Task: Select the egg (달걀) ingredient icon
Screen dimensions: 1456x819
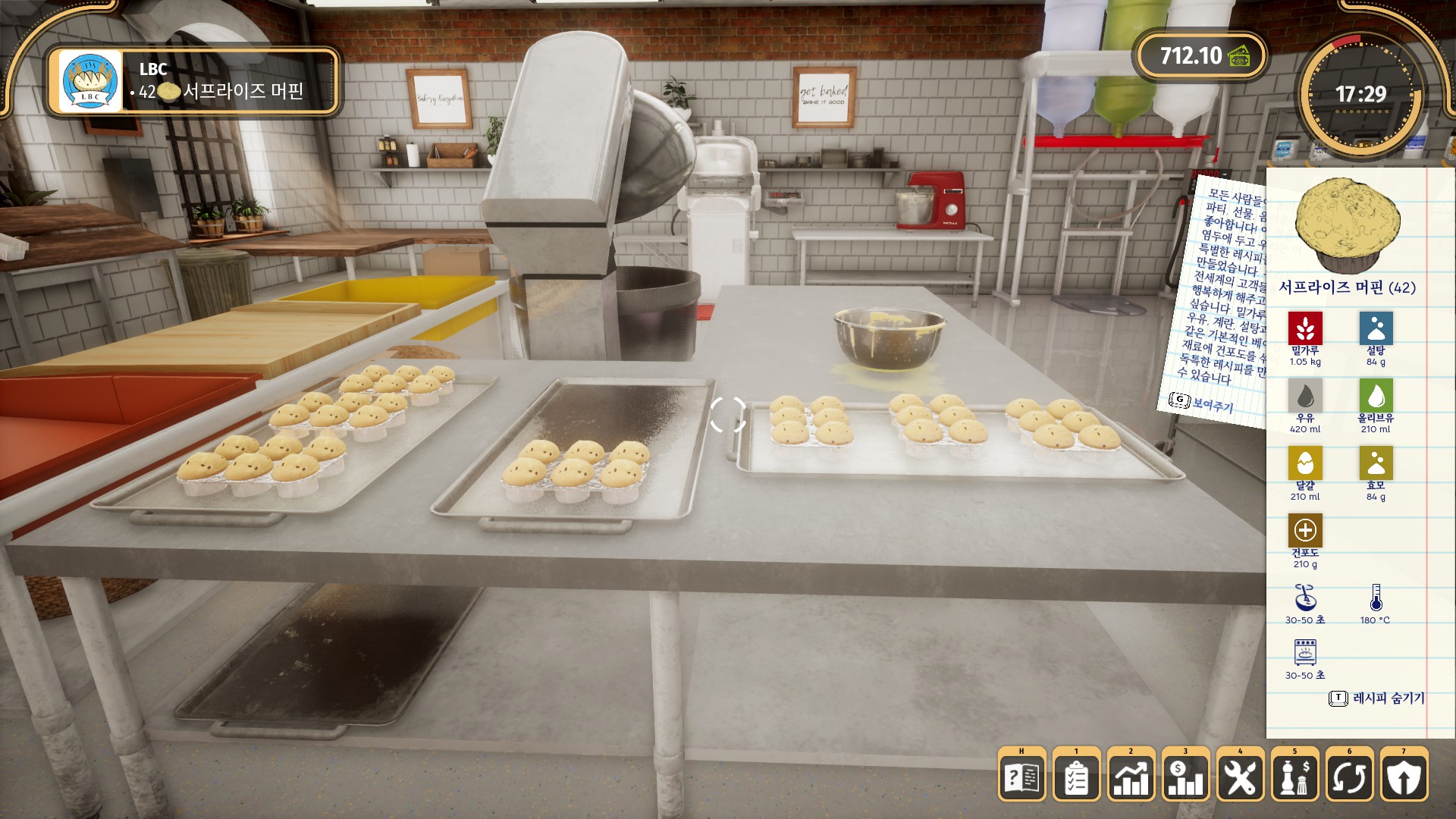Action: tap(1305, 463)
